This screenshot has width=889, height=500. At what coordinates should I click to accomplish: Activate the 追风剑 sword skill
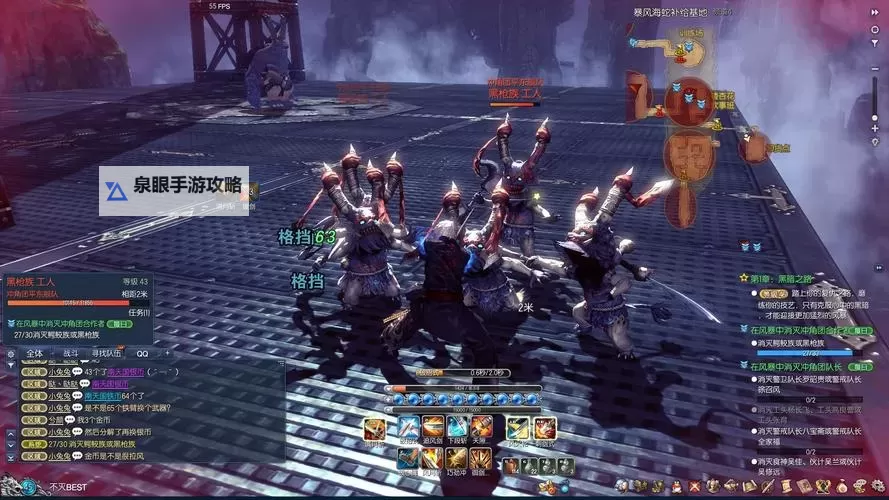tap(433, 428)
